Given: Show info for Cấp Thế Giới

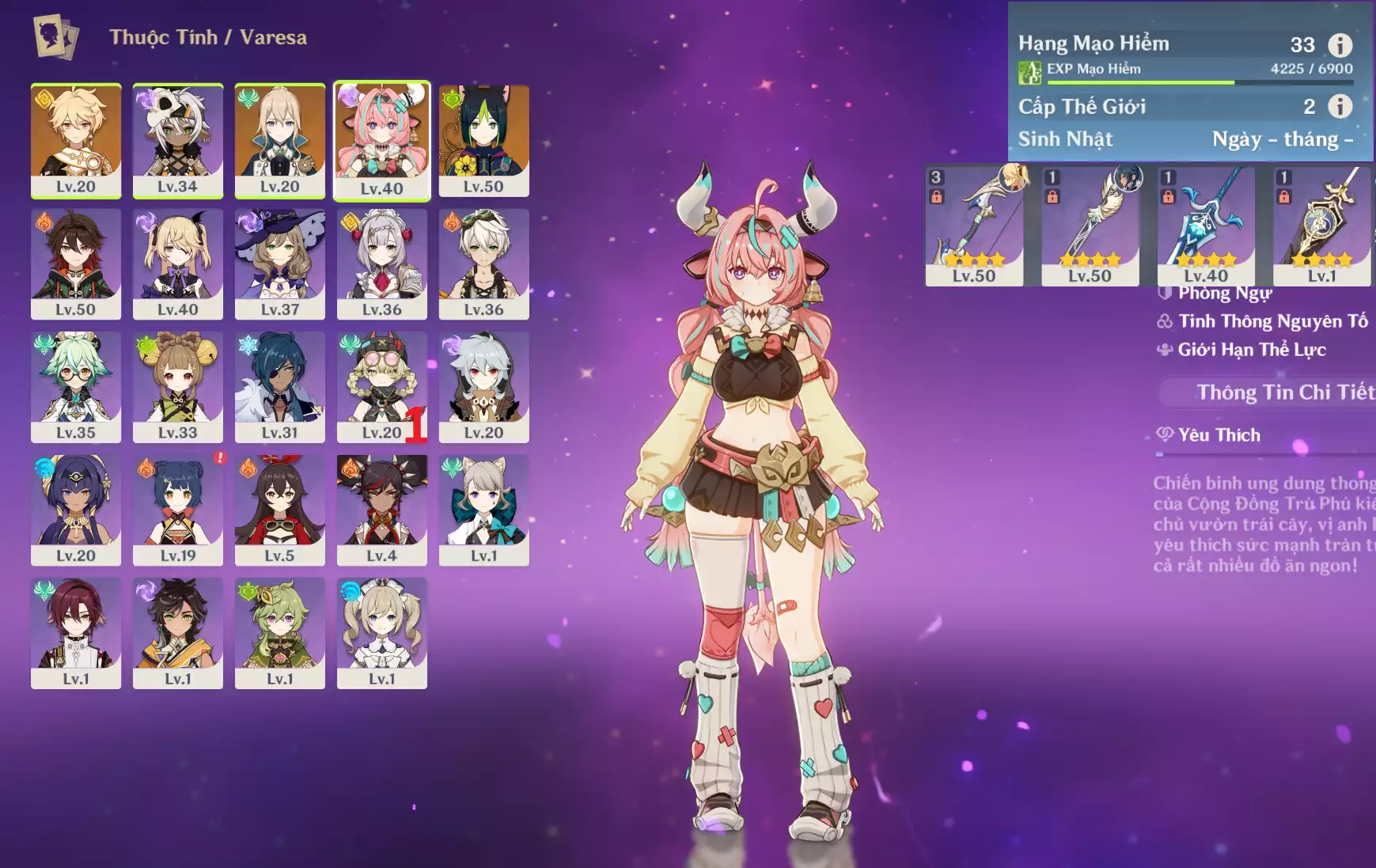Looking at the screenshot, I should click(x=1340, y=106).
